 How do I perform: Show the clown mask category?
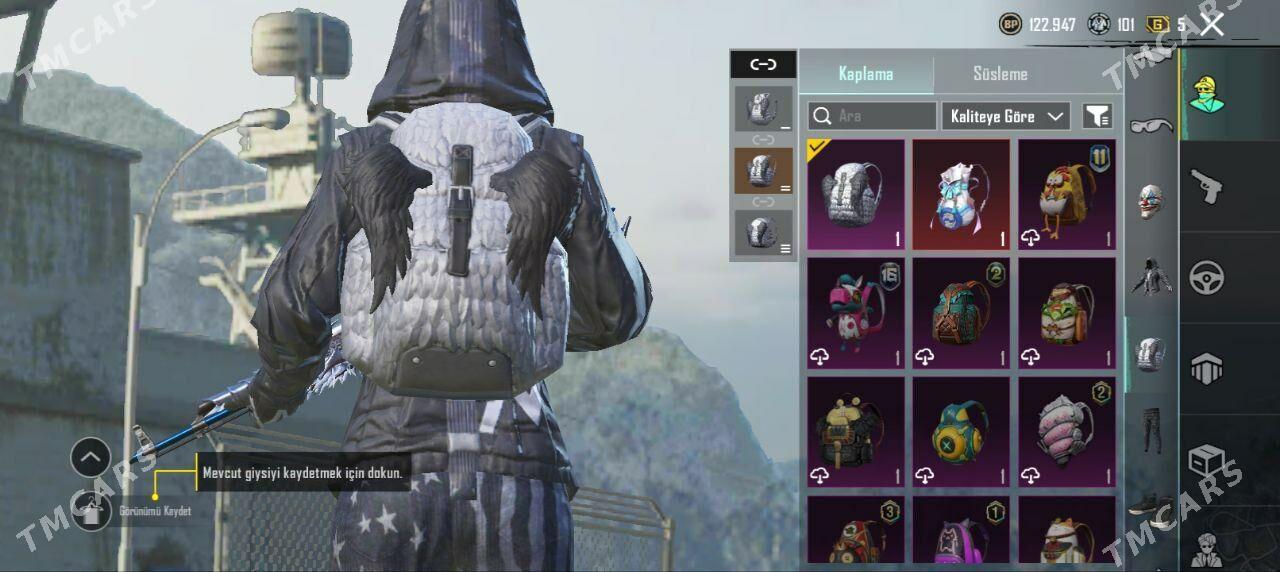(x=1151, y=202)
